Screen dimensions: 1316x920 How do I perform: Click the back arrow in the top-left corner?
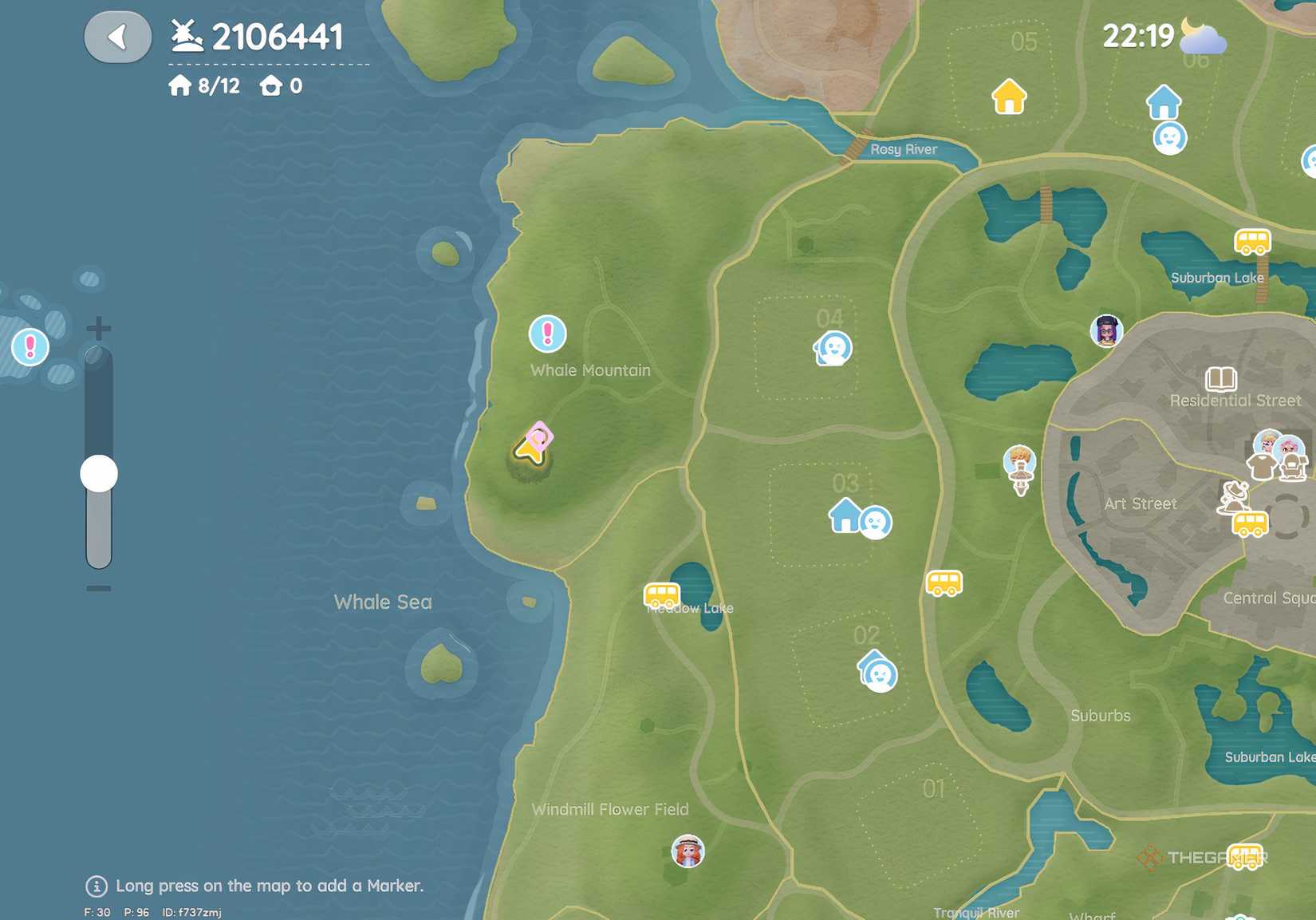(117, 35)
